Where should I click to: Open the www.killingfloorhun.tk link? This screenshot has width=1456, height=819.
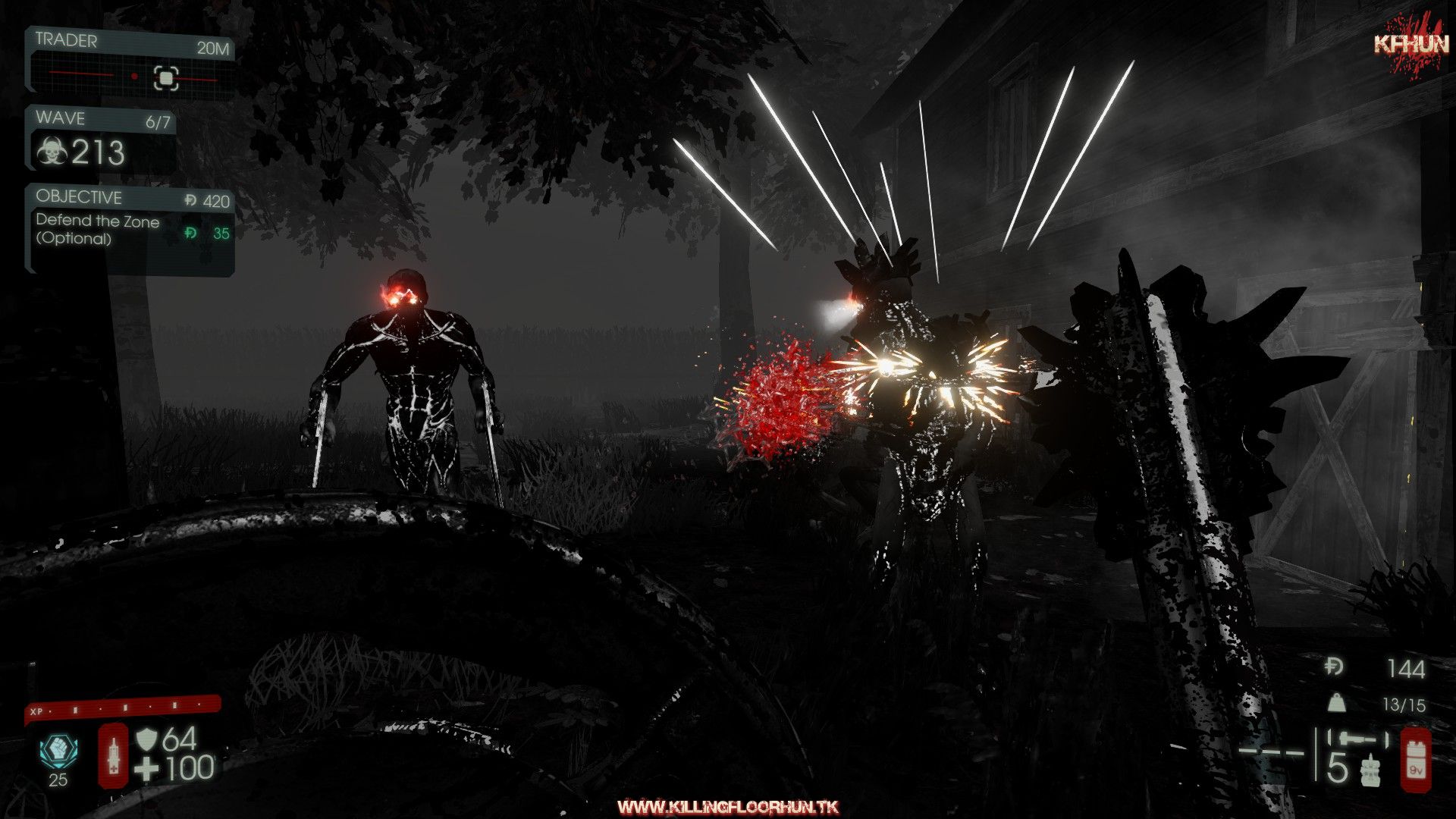coord(728,807)
